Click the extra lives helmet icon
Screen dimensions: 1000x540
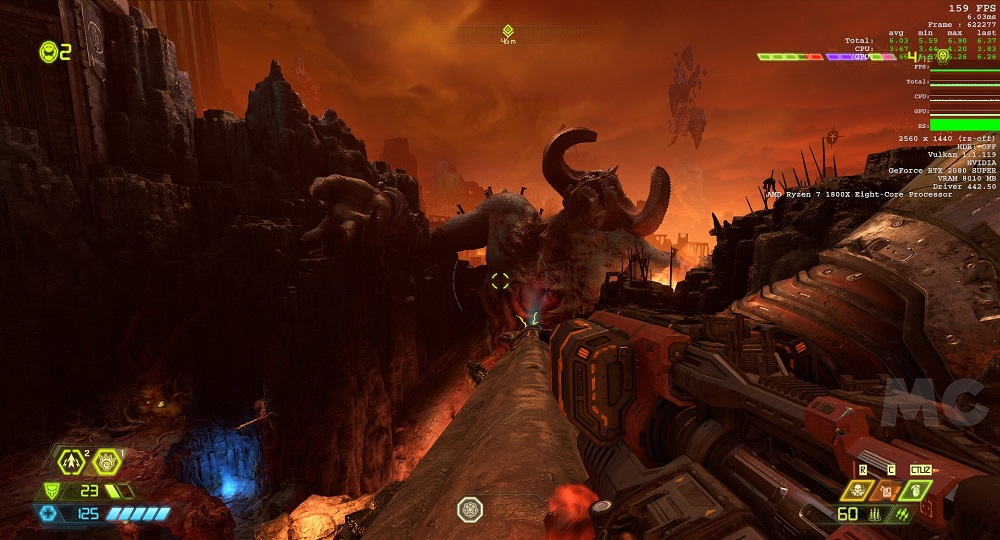(48, 51)
